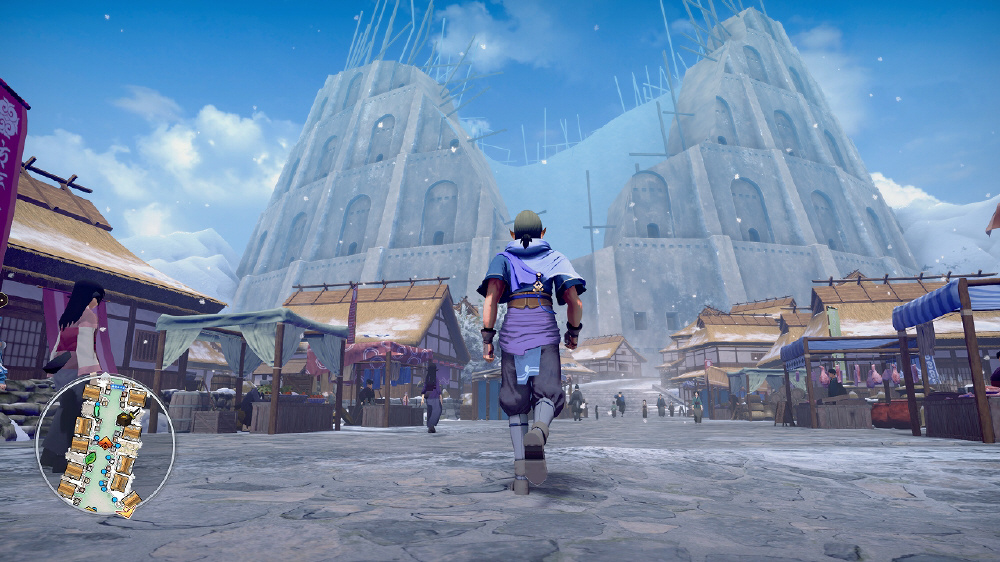Open the circular village minimap
The width and height of the screenshot is (1000, 562).
click(x=105, y=445)
